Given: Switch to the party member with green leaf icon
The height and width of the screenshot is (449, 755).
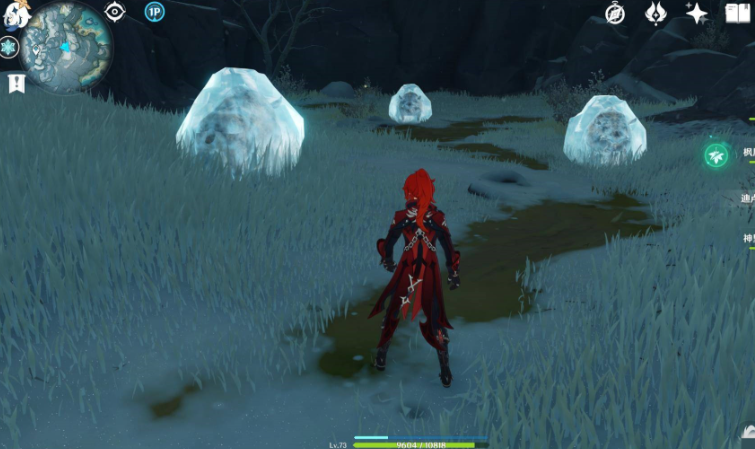Looking at the screenshot, I should pos(716,155).
